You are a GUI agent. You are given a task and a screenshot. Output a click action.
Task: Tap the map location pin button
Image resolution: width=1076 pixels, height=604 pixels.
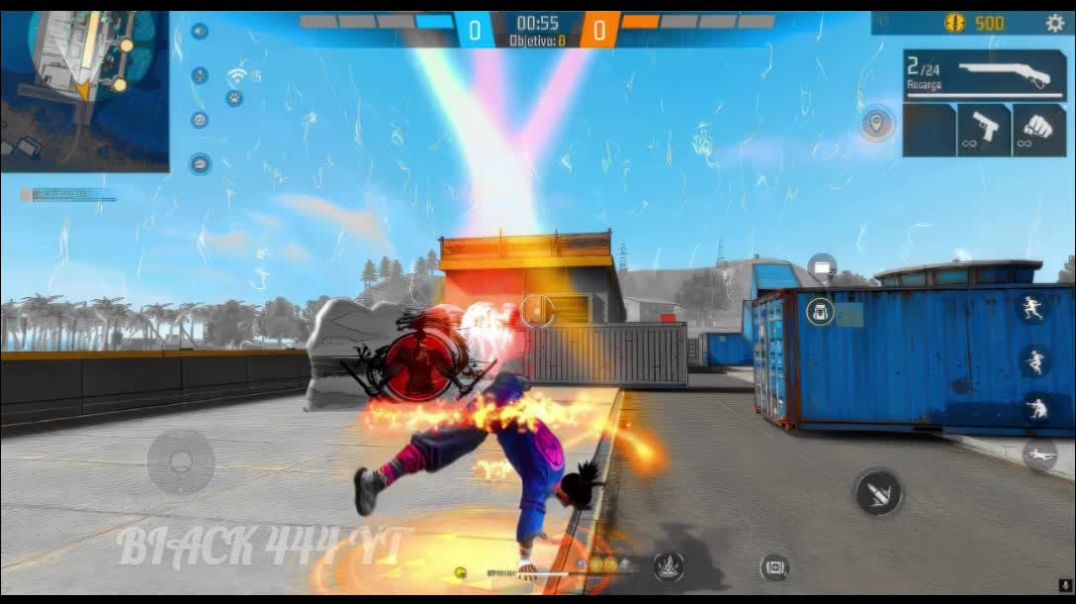tap(877, 123)
